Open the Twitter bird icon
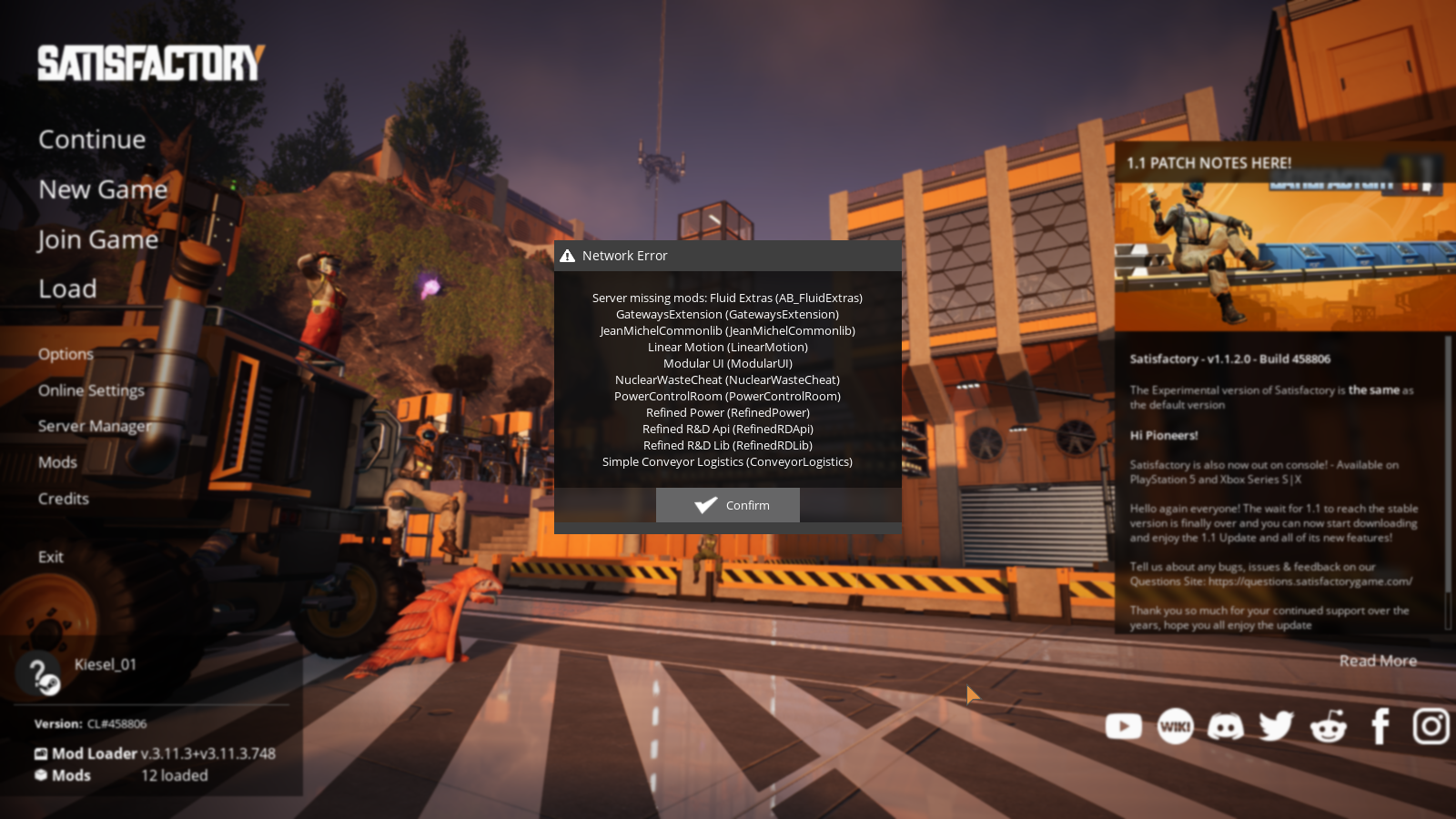This screenshot has height=819, width=1456. pos(1277,726)
